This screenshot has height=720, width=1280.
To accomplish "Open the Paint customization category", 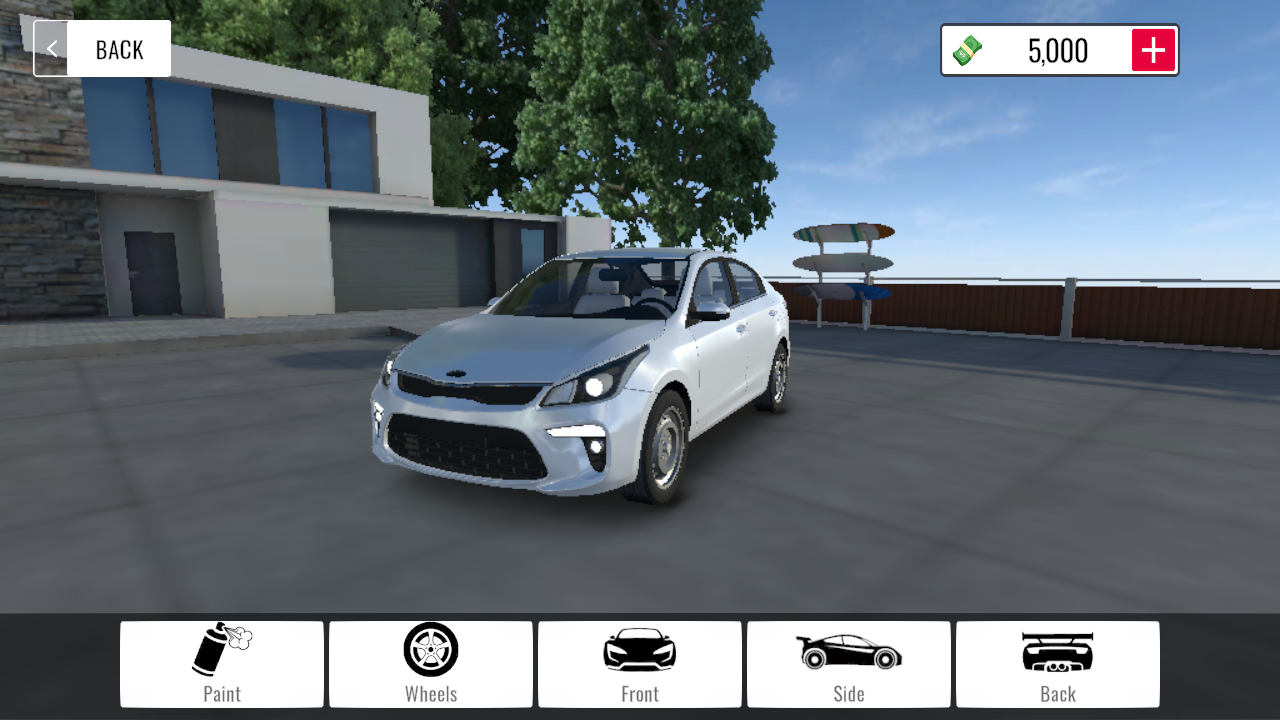I will click(x=222, y=664).
